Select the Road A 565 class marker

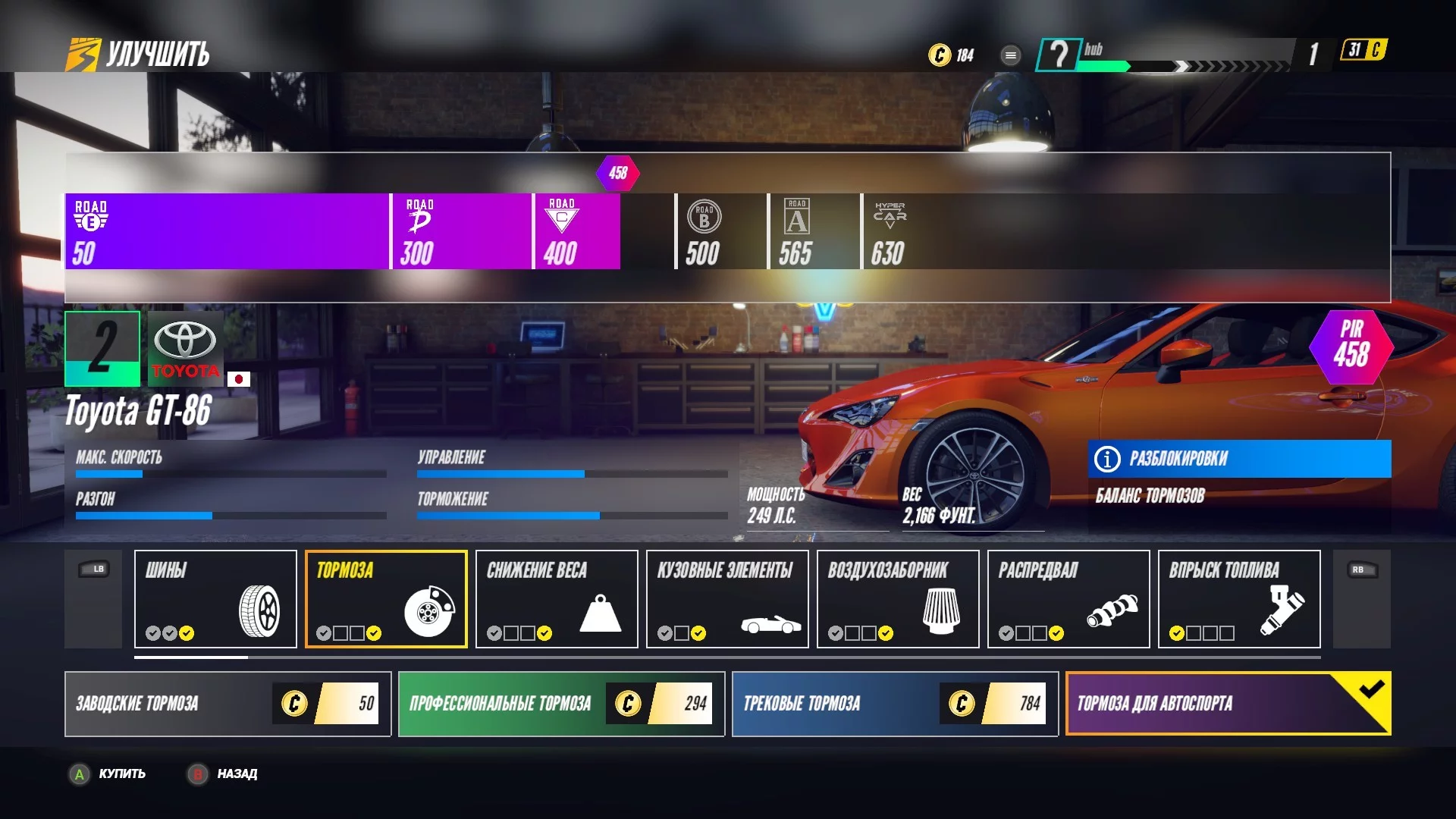tap(796, 231)
